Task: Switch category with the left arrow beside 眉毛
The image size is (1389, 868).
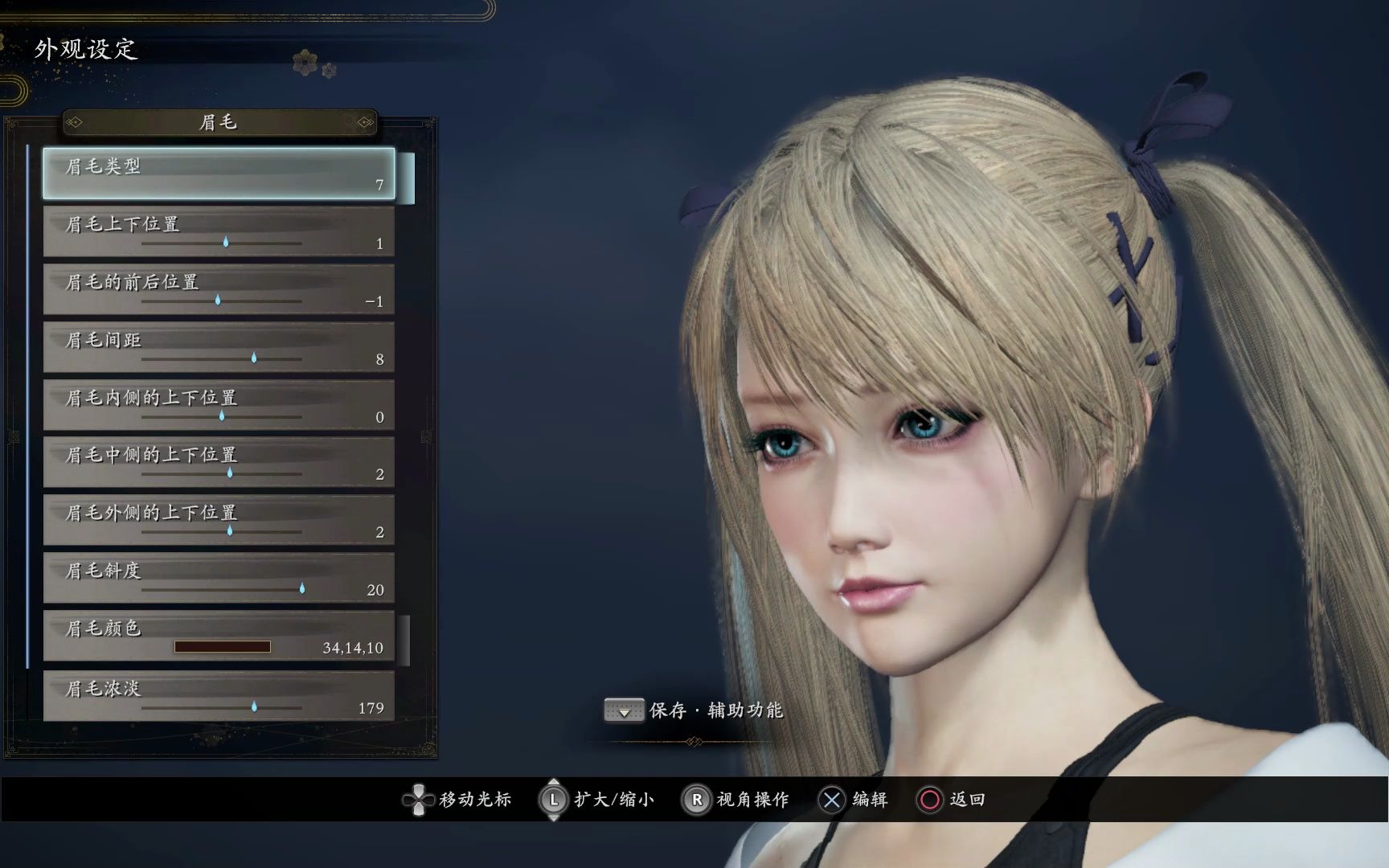Action: point(75,122)
